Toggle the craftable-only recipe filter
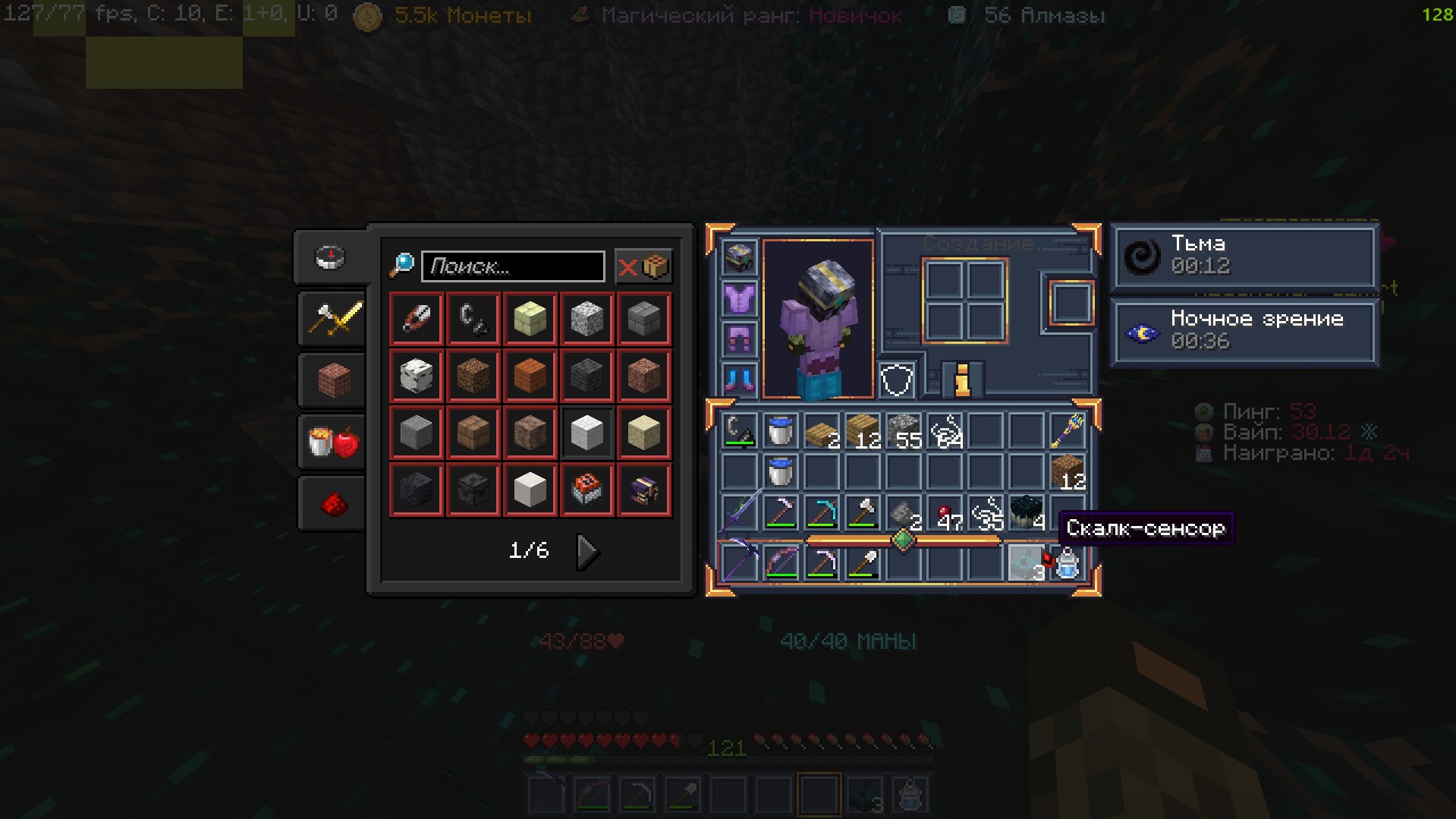Image resolution: width=1456 pixels, height=819 pixels. [643, 266]
